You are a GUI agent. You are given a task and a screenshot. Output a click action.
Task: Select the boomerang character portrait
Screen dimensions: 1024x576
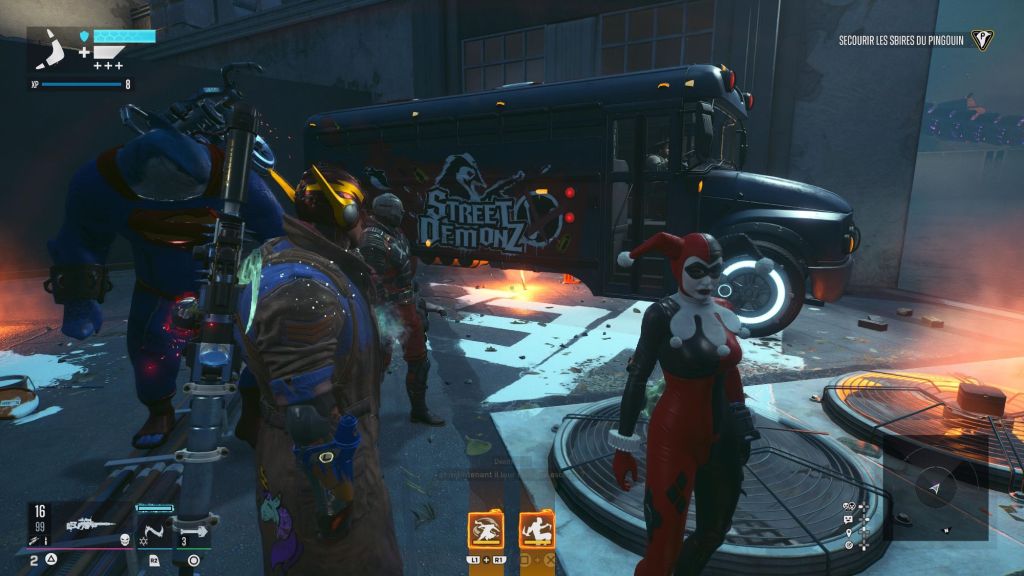point(52,50)
